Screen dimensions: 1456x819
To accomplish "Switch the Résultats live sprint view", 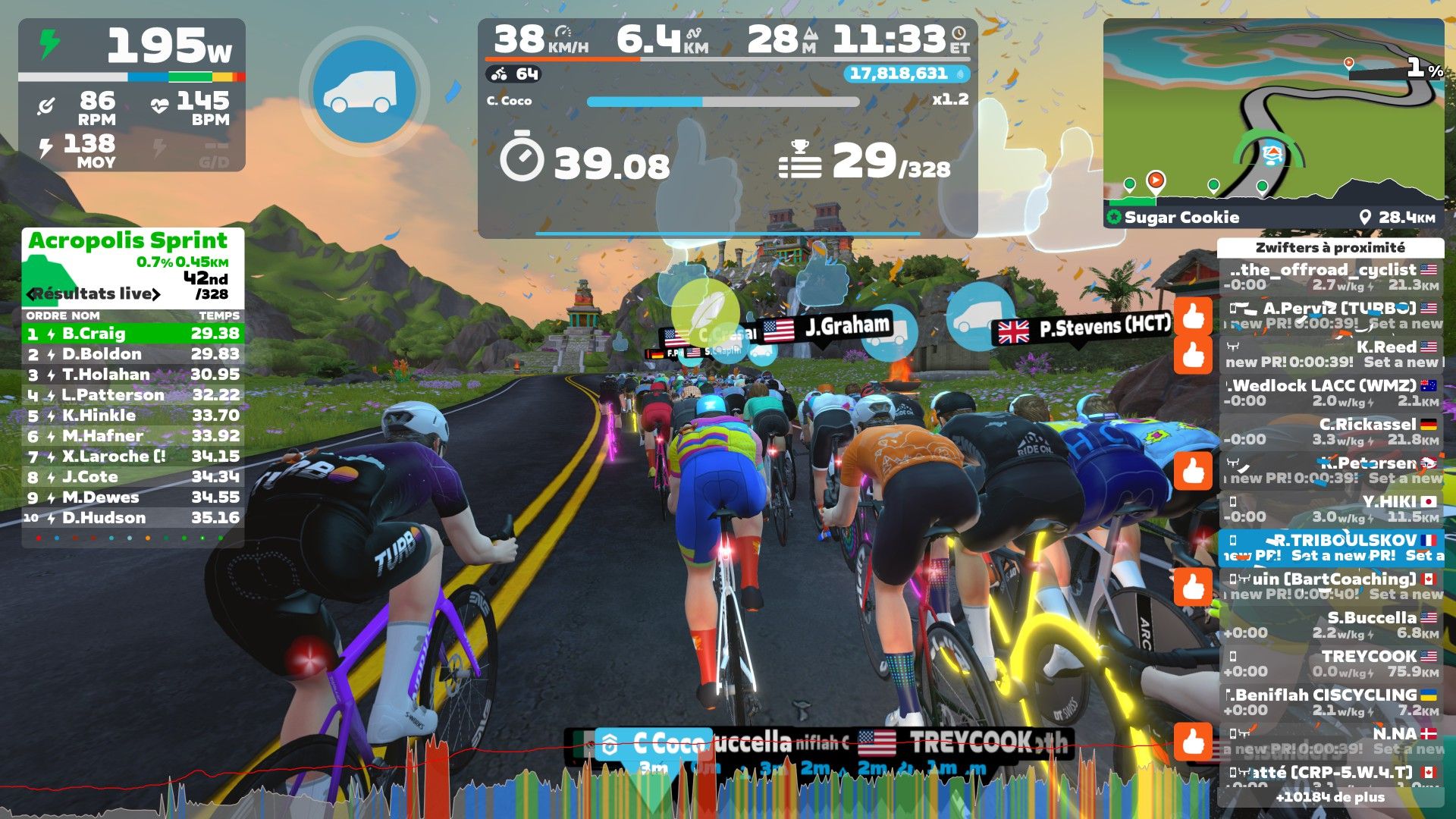I will pyautogui.click(x=94, y=294).
